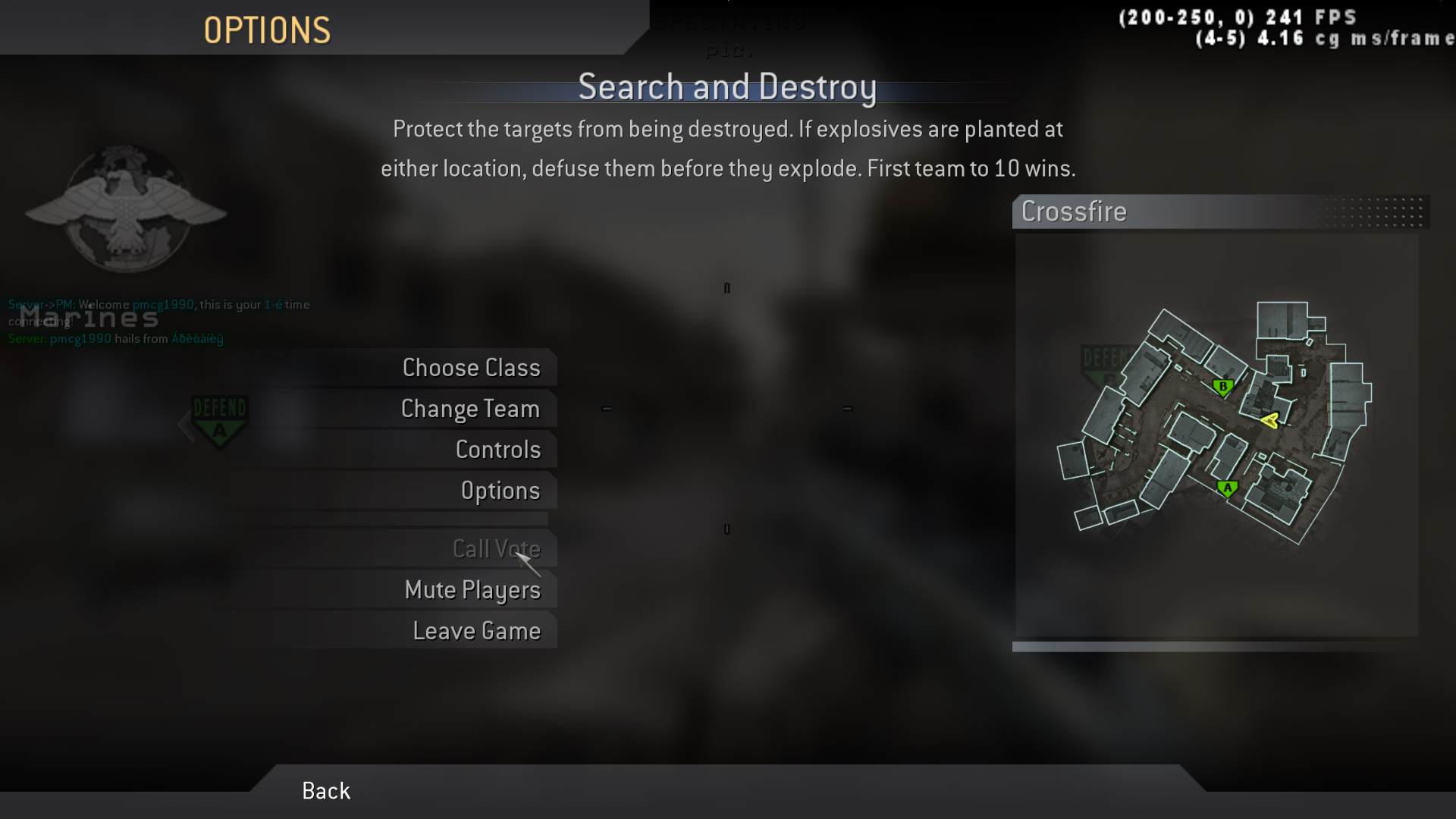Click the OPTIONS header banner
1456x819 pixels.
tap(267, 30)
